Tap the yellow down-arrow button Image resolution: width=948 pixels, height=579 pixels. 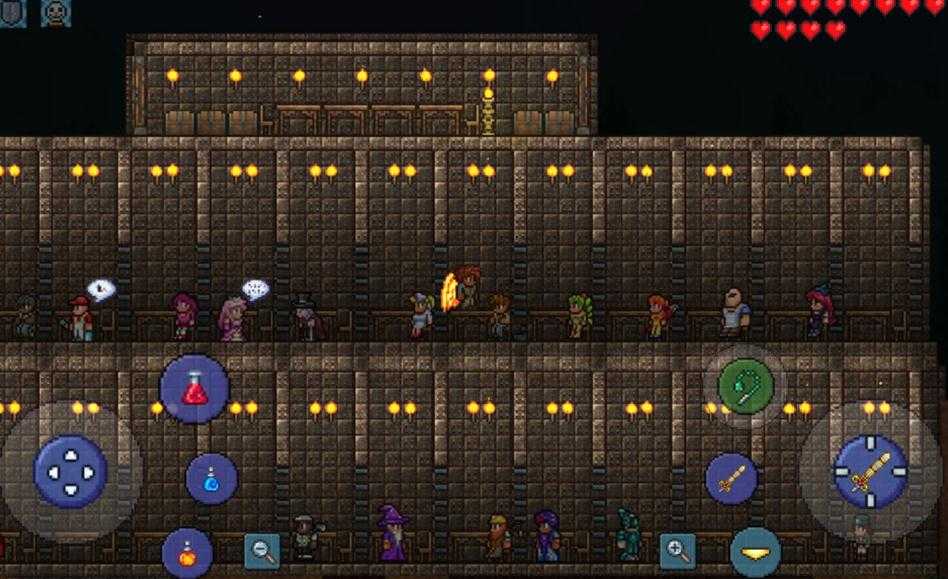tap(754, 552)
